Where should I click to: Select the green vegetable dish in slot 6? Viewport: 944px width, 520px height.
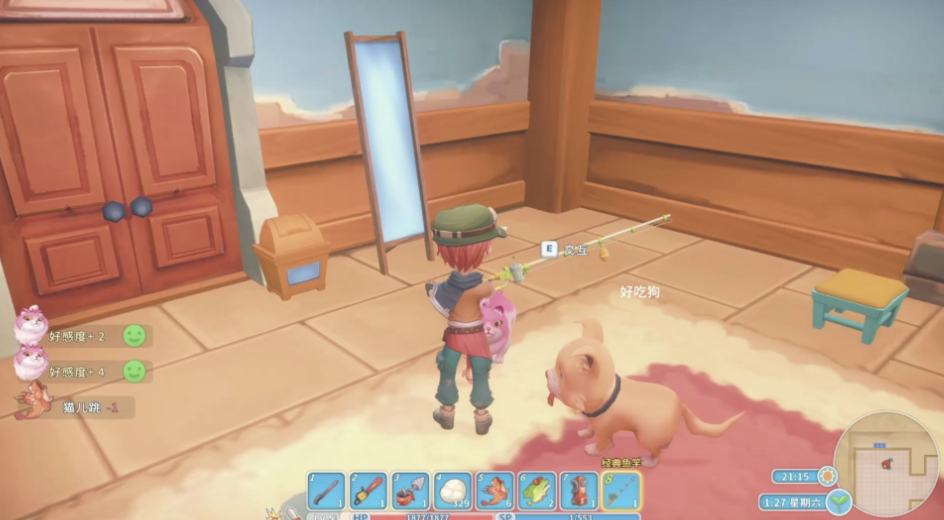pyautogui.click(x=537, y=491)
